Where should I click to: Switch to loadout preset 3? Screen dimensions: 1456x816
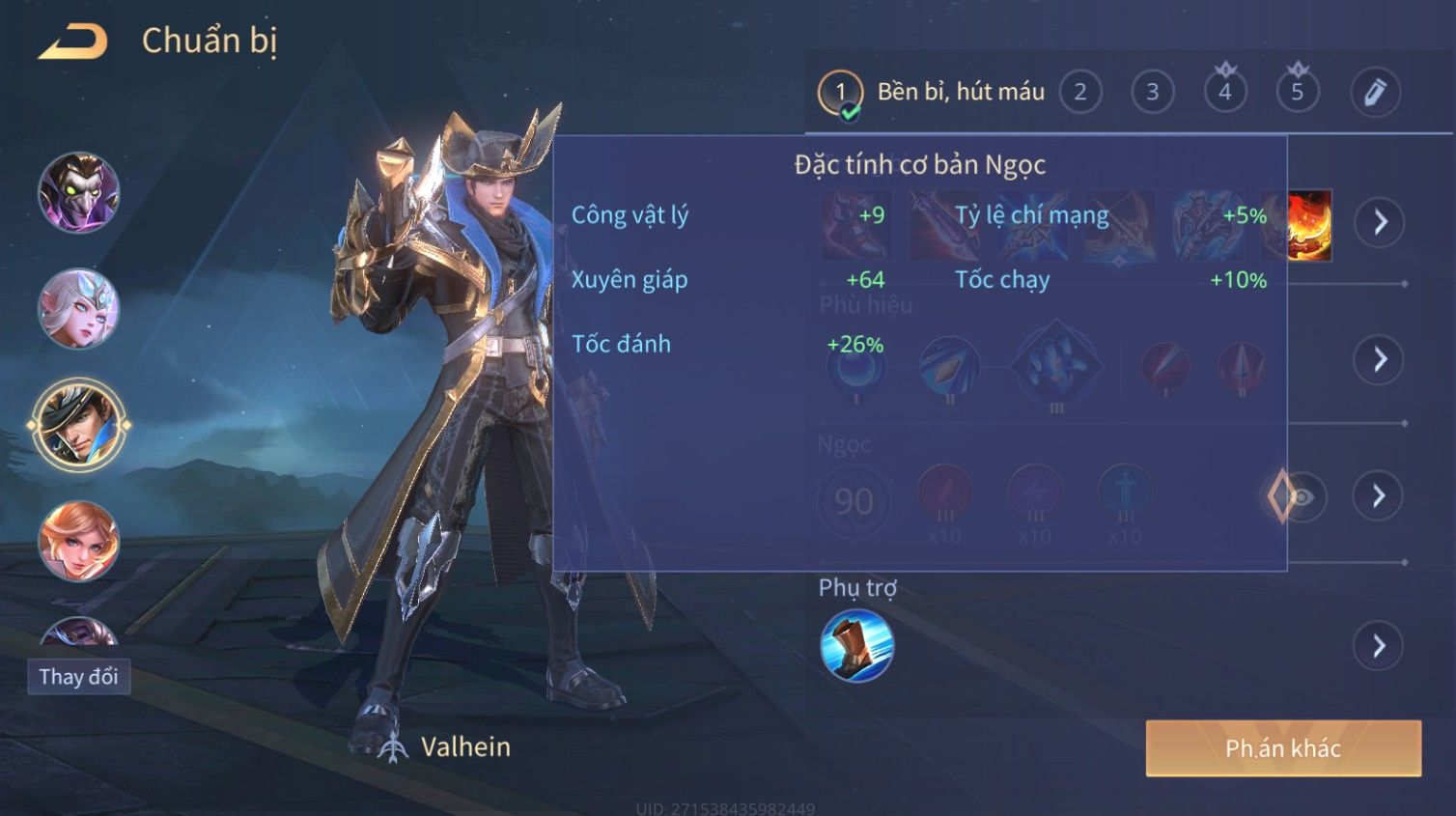(x=1153, y=93)
